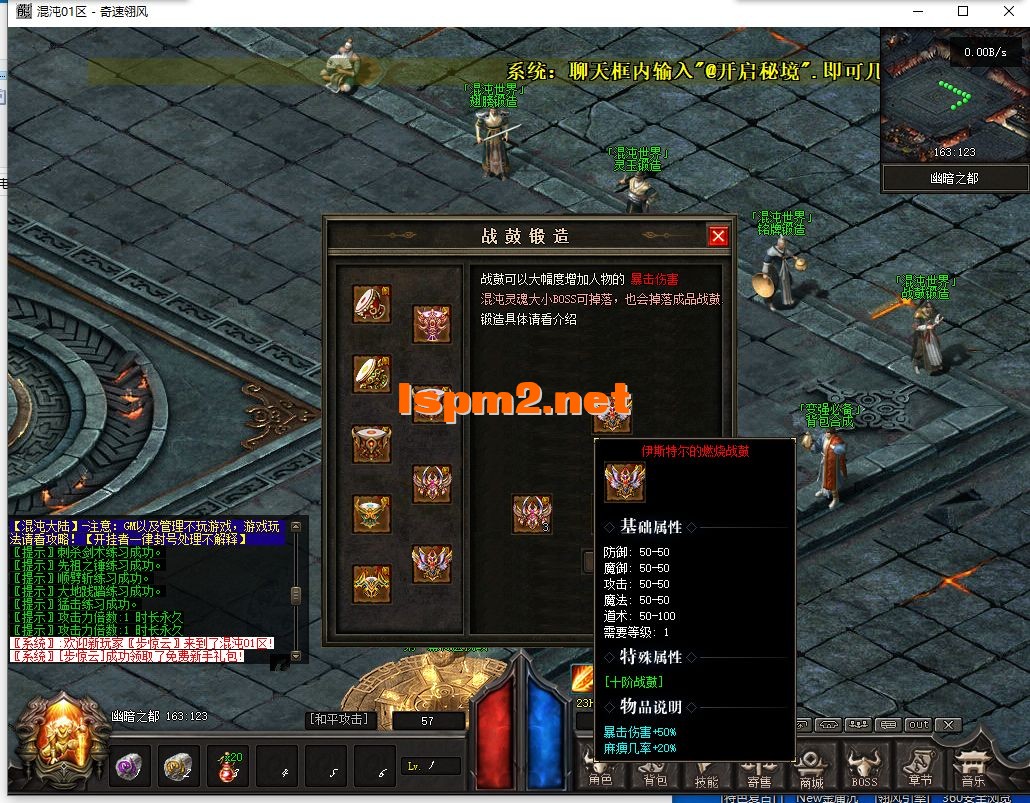Use the purple orb in hotbar slot one
Viewport: 1030px width, 803px height.
[x=127, y=767]
